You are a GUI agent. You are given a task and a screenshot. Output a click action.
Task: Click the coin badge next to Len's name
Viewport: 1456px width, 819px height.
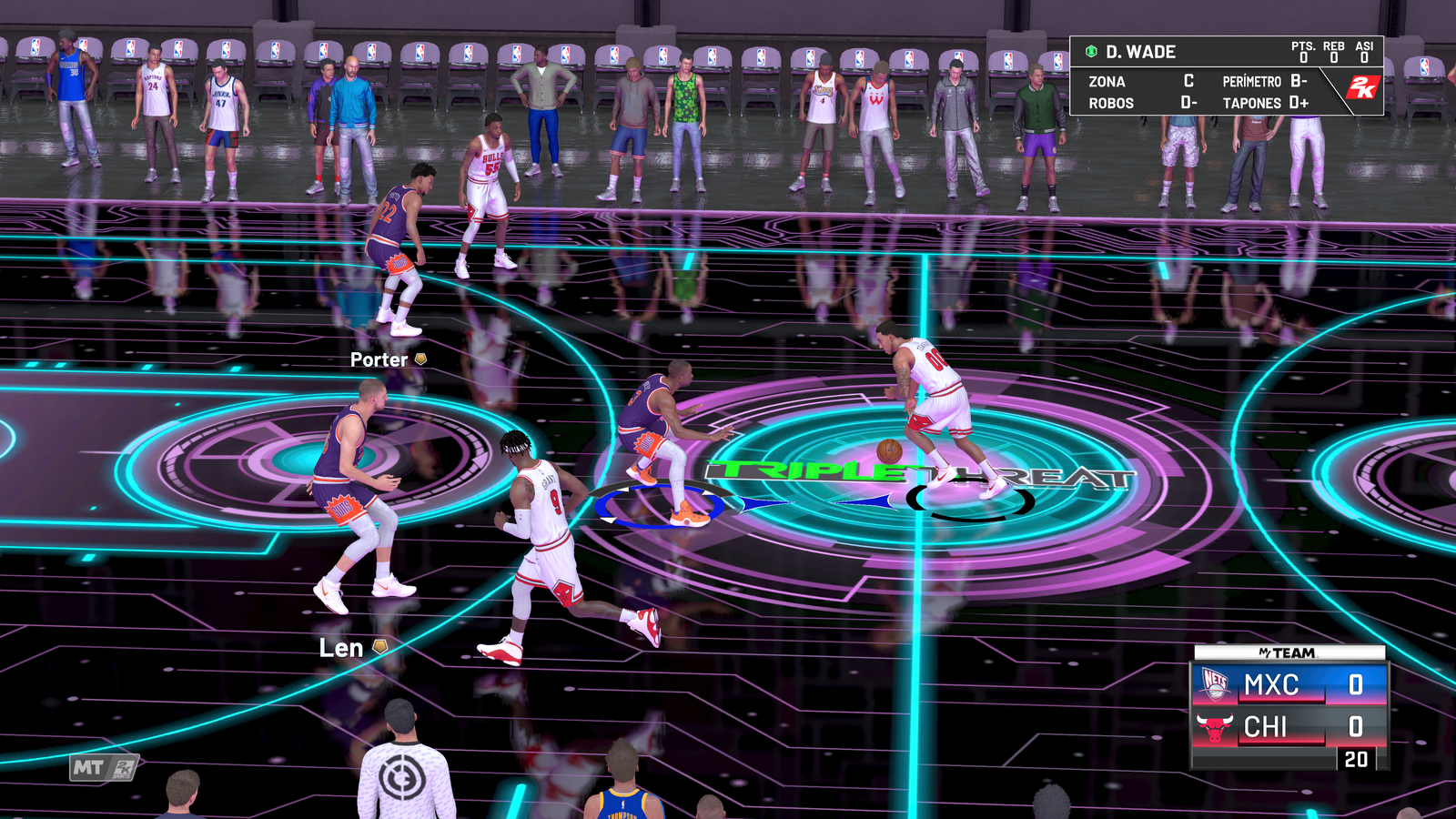pyautogui.click(x=380, y=647)
